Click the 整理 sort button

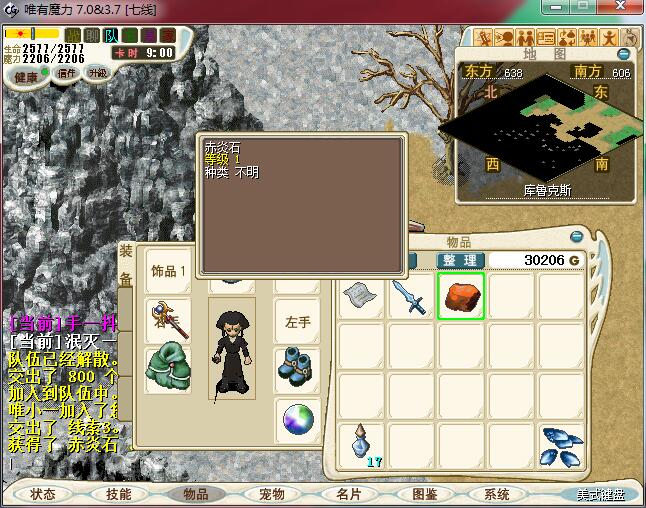coord(460,260)
